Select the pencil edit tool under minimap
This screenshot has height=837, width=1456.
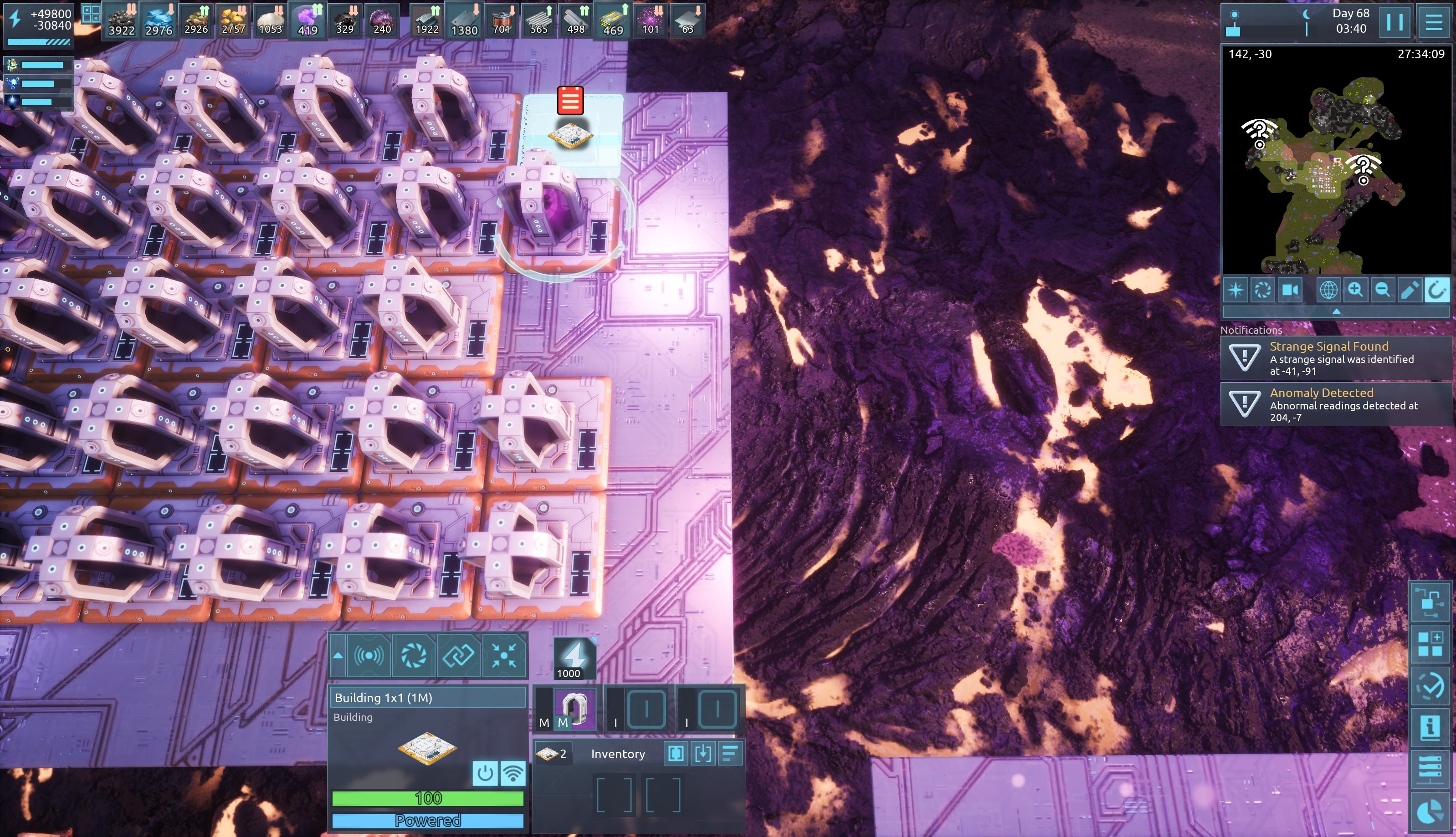click(1409, 290)
